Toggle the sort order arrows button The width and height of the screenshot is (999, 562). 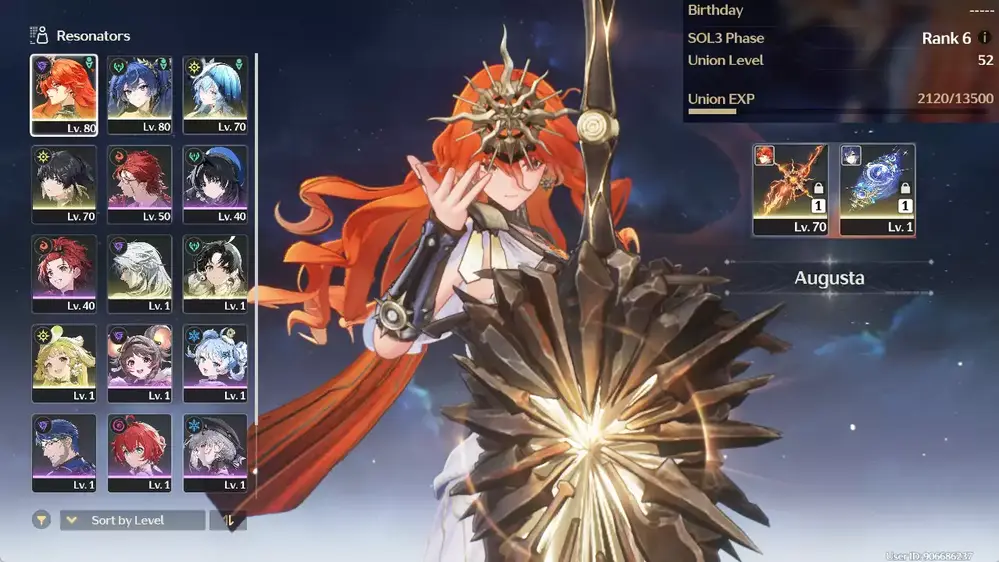click(x=227, y=520)
